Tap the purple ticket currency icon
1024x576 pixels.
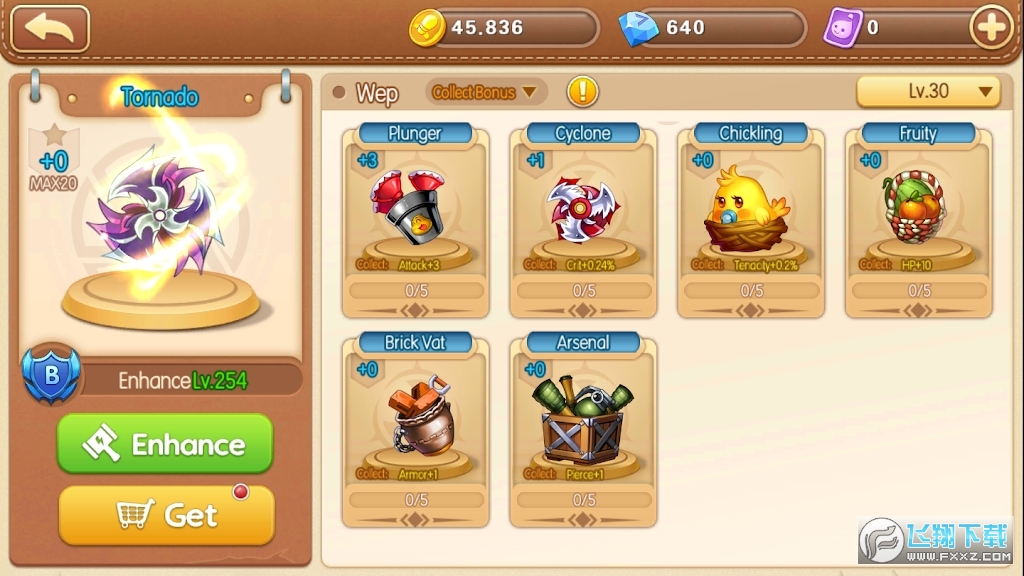(x=842, y=28)
